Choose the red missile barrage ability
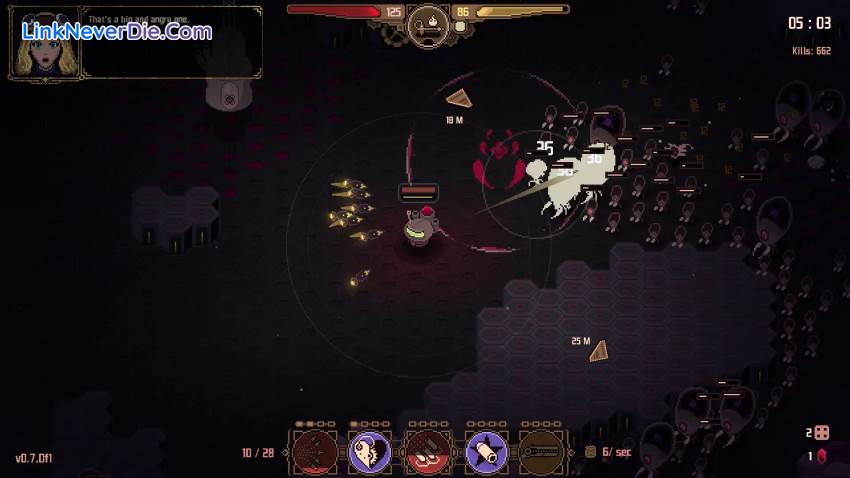This screenshot has width=850, height=478. click(x=428, y=452)
